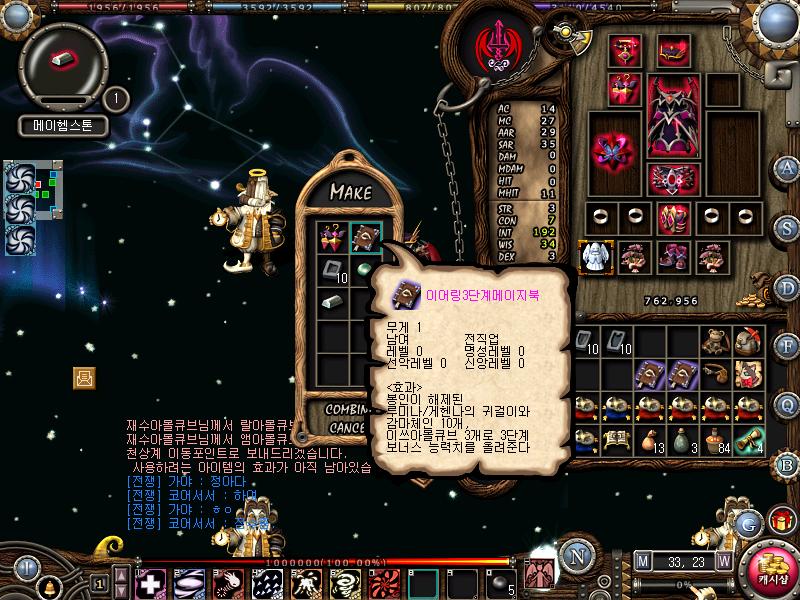The width and height of the screenshot is (800, 600).
Task: Click the red gift box icon
Action: [x=780, y=519]
